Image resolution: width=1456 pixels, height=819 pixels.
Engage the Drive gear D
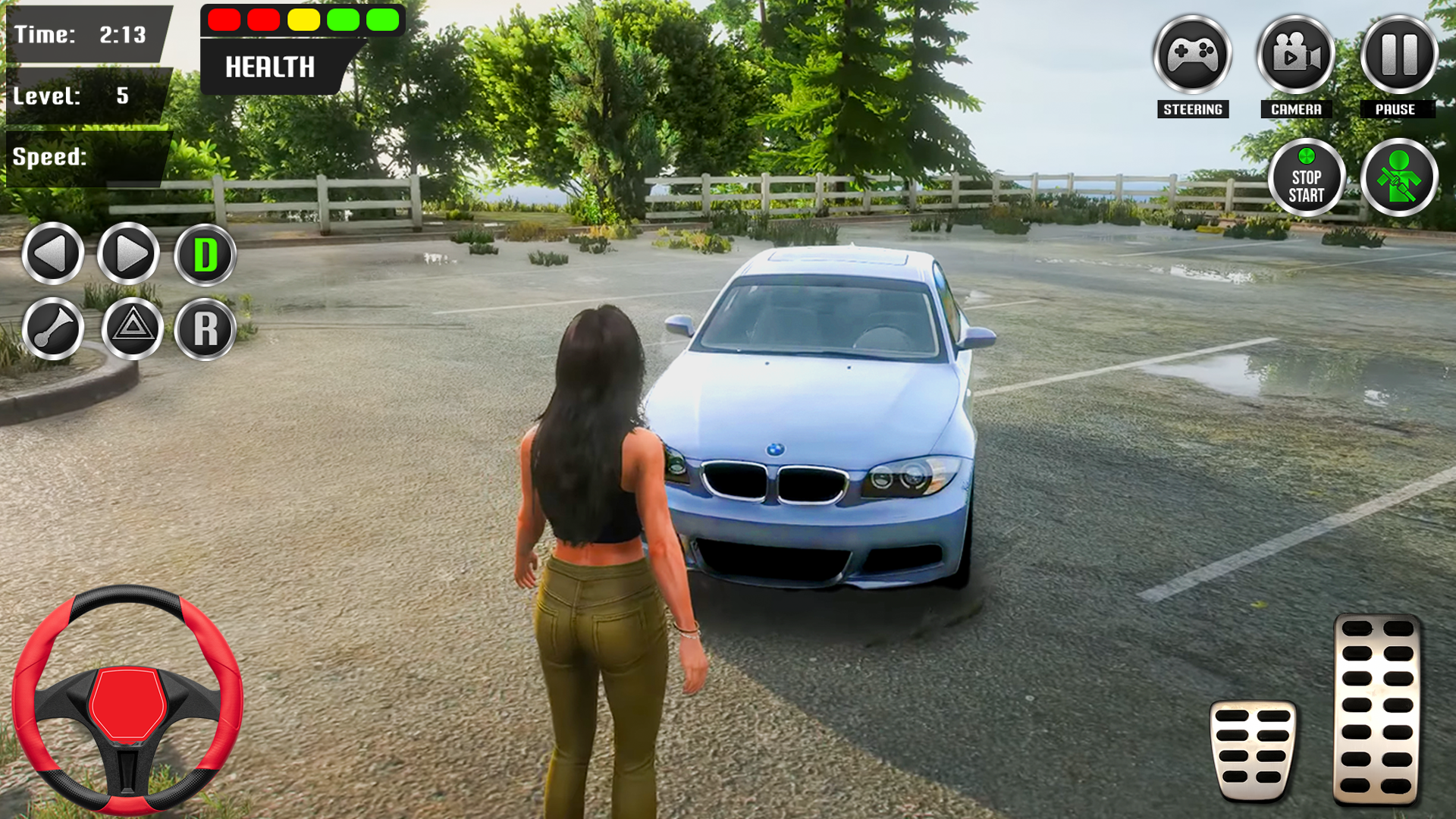(204, 255)
